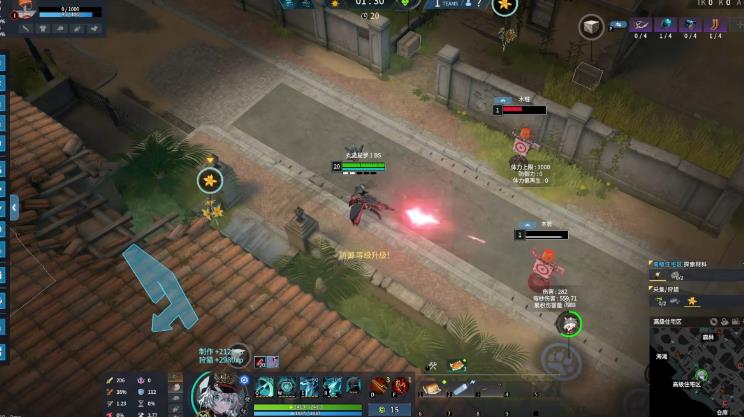Activate the first teal skill icon

[x=265, y=386]
